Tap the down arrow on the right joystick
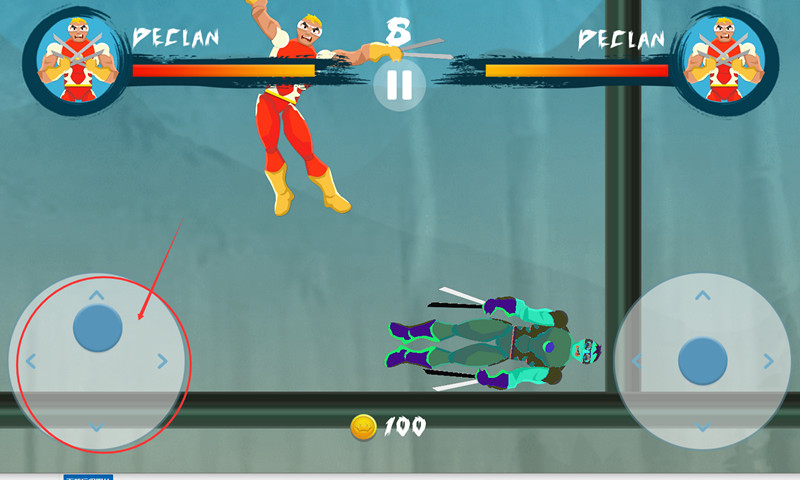800x480 pixels. [702, 427]
